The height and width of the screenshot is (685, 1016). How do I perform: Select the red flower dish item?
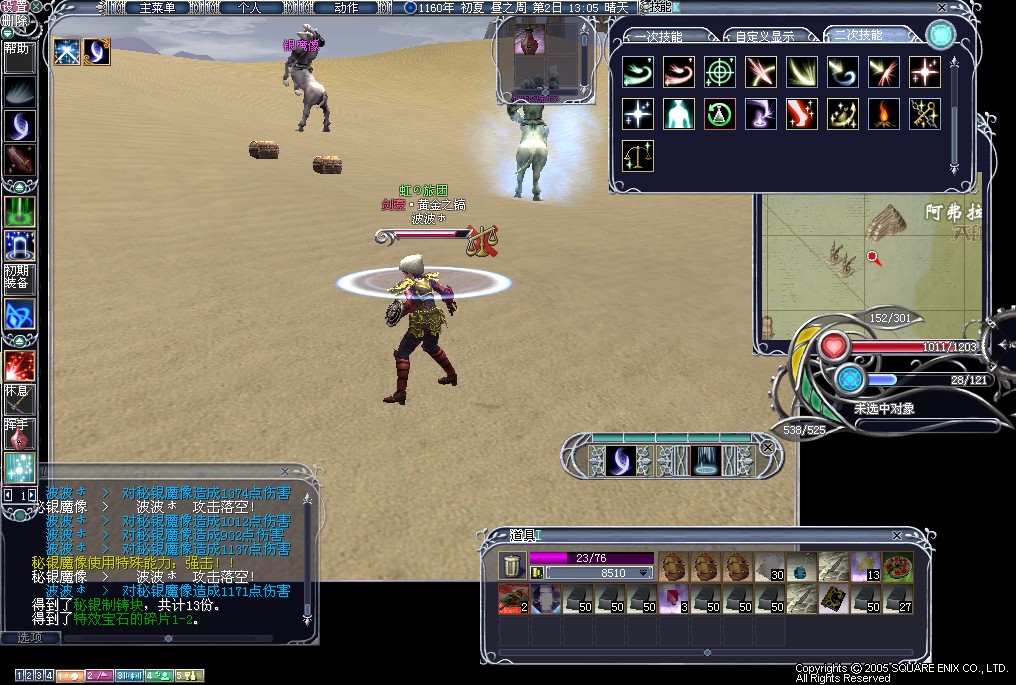pyautogui.click(x=896, y=567)
